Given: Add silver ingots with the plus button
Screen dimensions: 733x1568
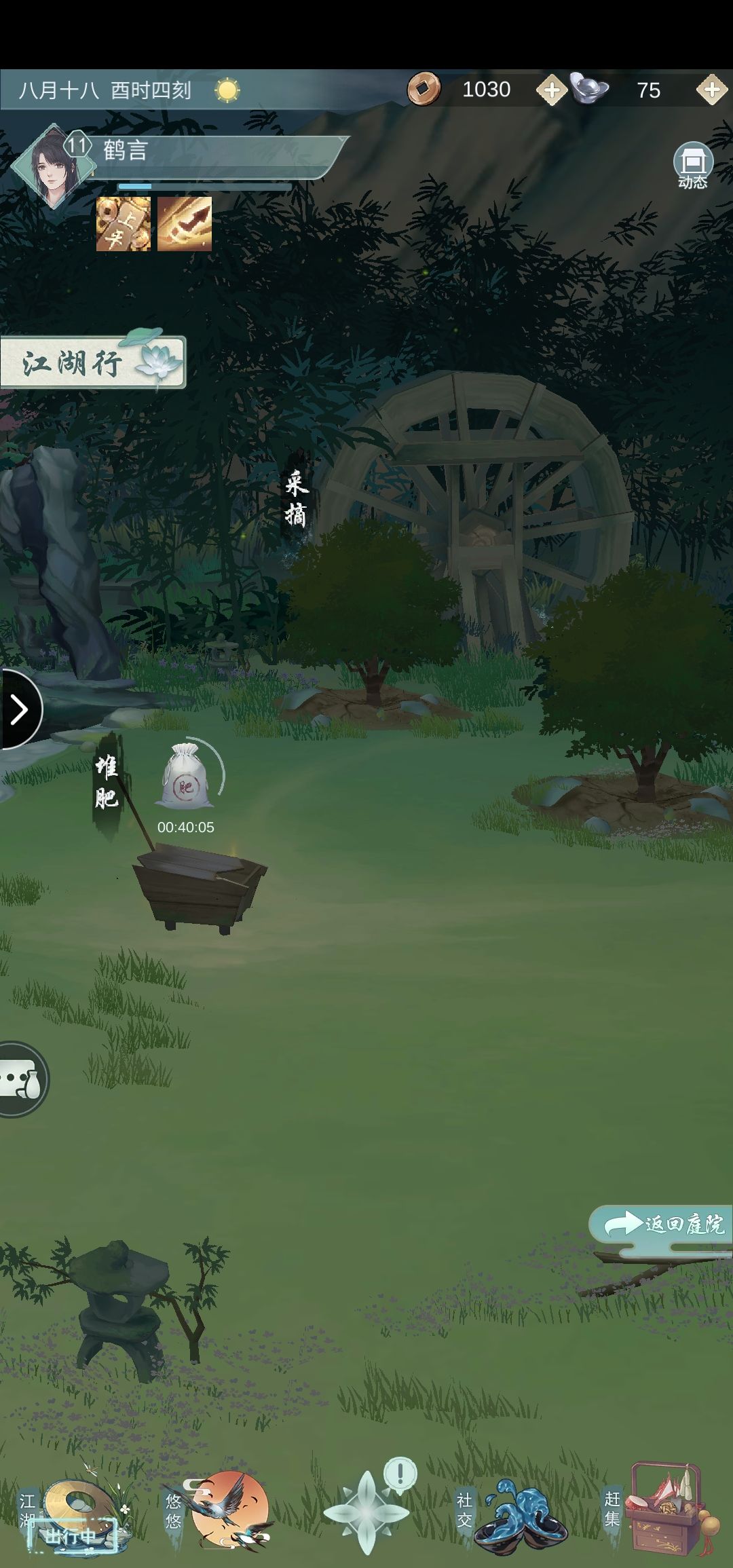Looking at the screenshot, I should (x=711, y=90).
